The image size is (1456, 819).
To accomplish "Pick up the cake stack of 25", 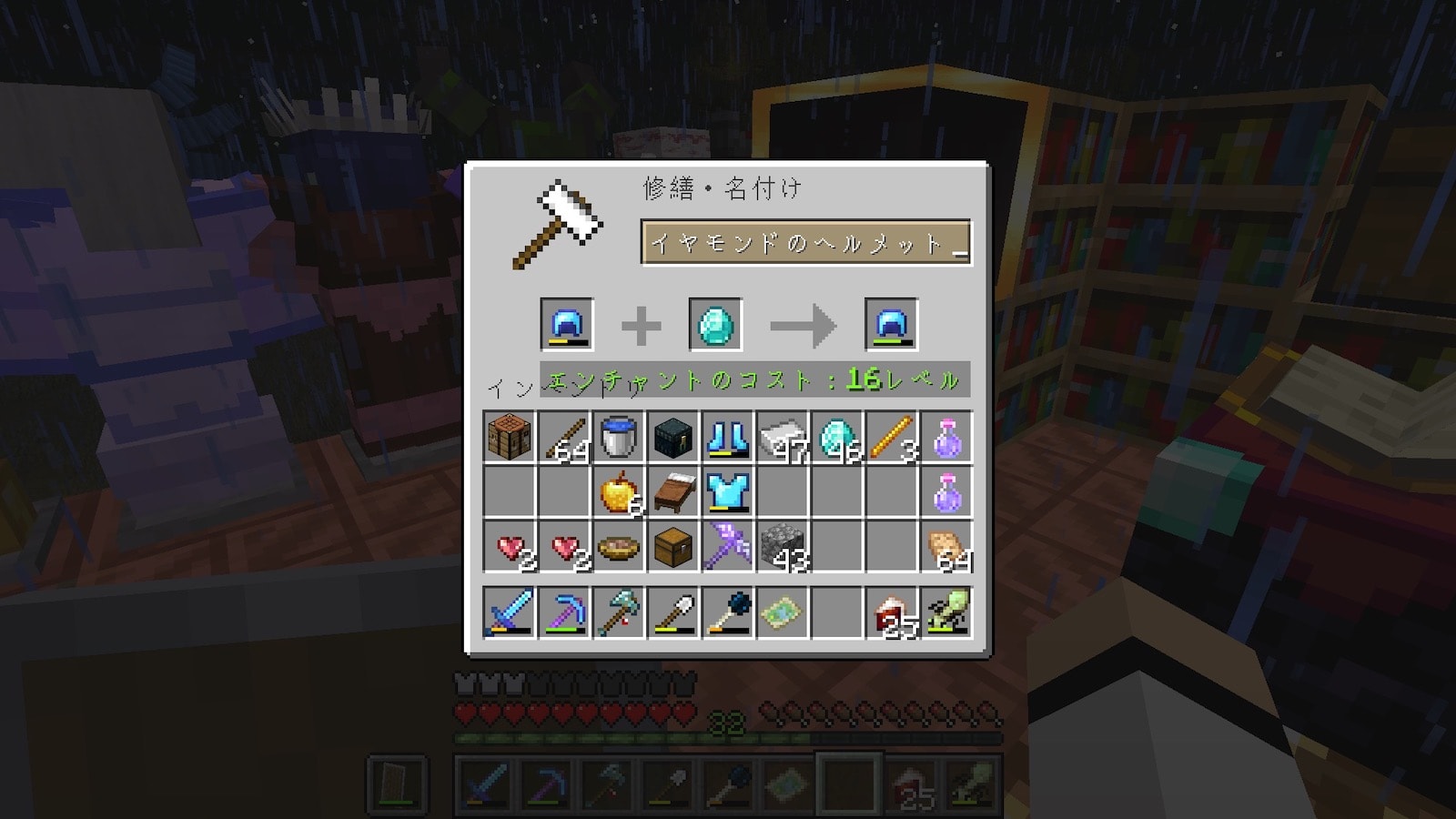I will click(892, 612).
